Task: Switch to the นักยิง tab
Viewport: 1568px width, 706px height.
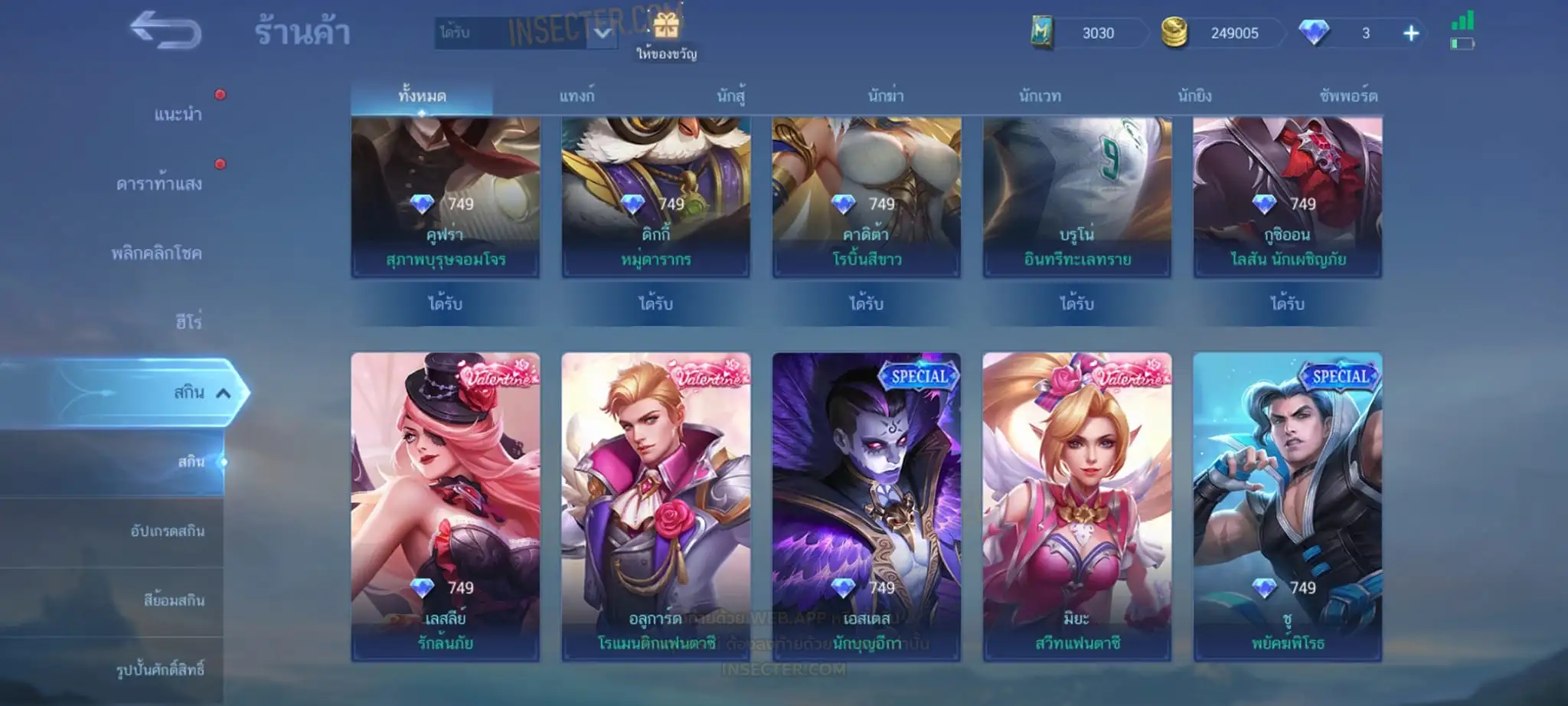Action: click(x=1194, y=96)
